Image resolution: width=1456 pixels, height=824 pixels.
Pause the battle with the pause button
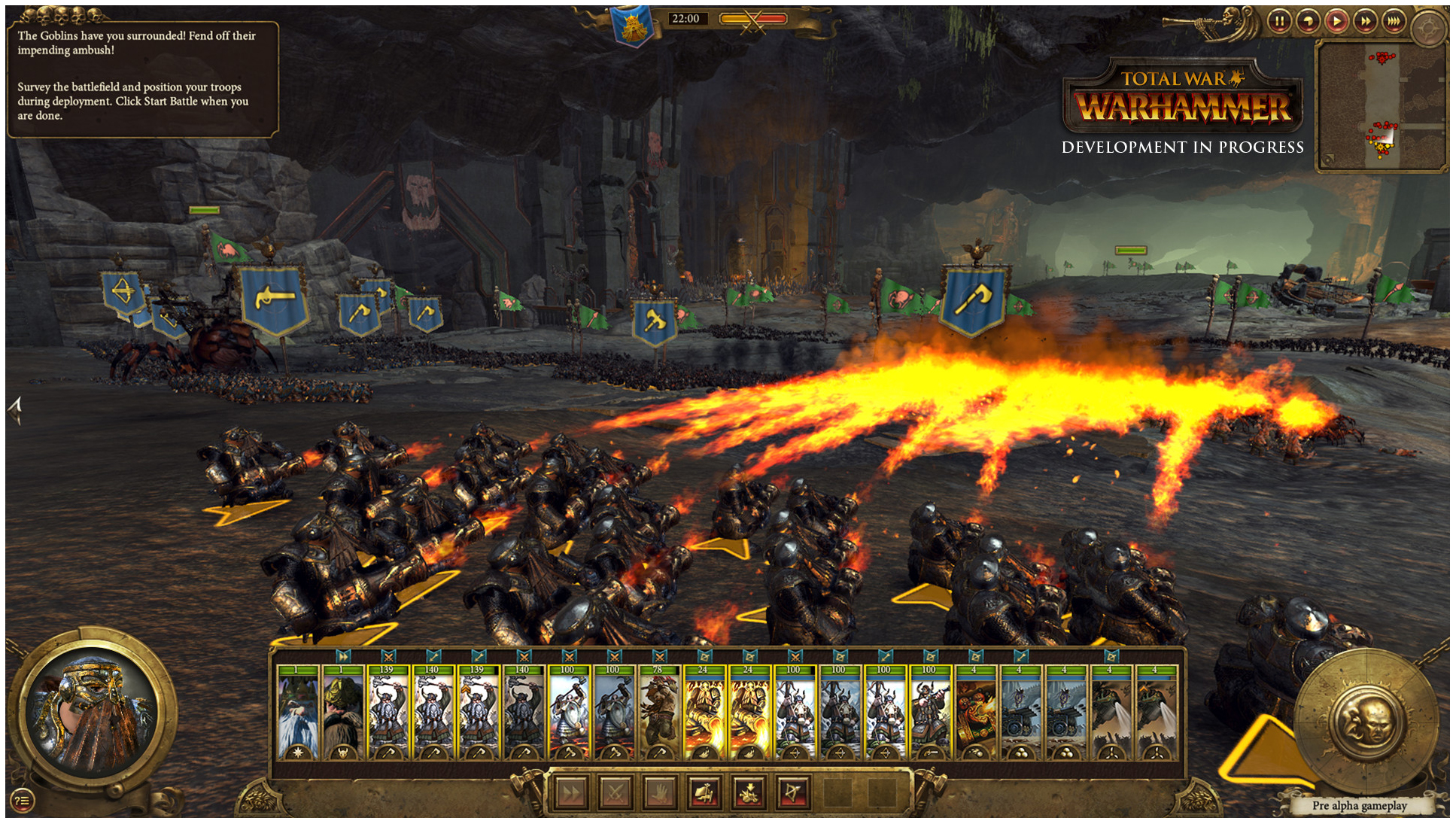coord(1279,21)
